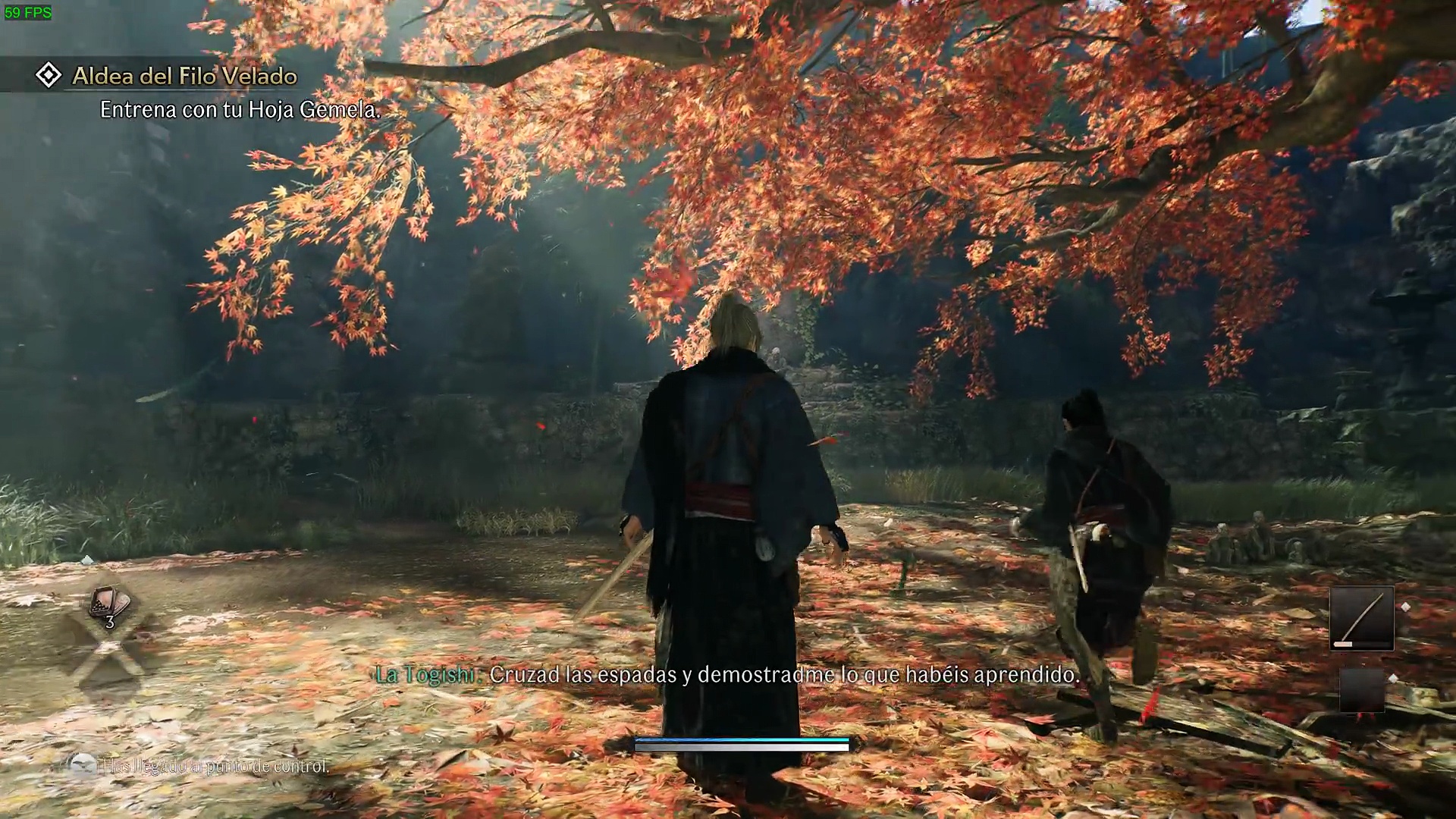Expand the Aldea del Filo Velado quest header
Viewport: 1456px width, 819px height.
(184, 76)
